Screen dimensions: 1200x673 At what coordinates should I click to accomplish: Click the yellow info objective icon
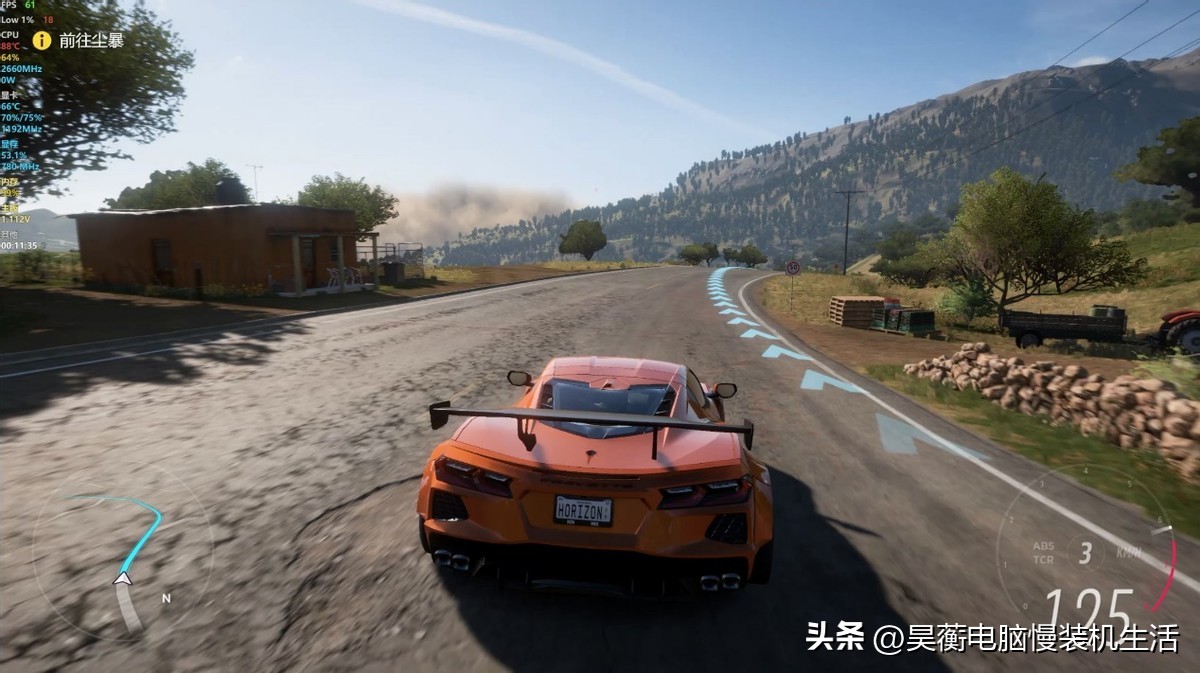[41, 40]
